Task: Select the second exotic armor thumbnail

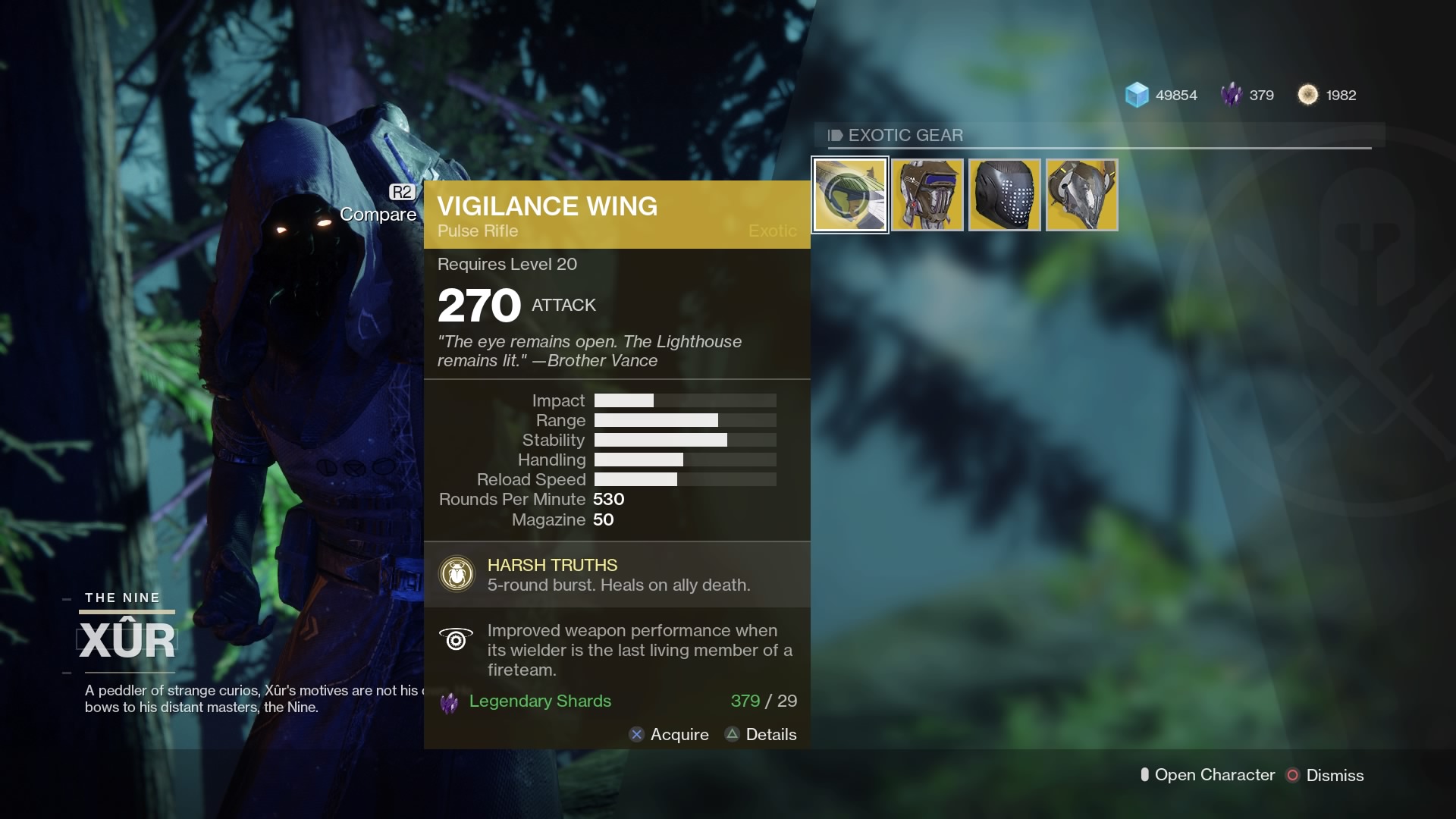Action: (927, 194)
